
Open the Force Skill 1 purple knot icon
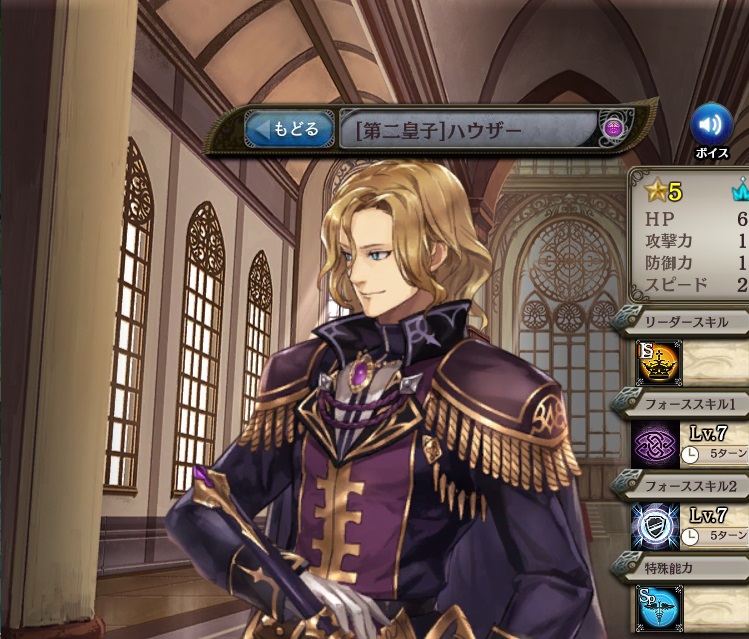[x=658, y=442]
